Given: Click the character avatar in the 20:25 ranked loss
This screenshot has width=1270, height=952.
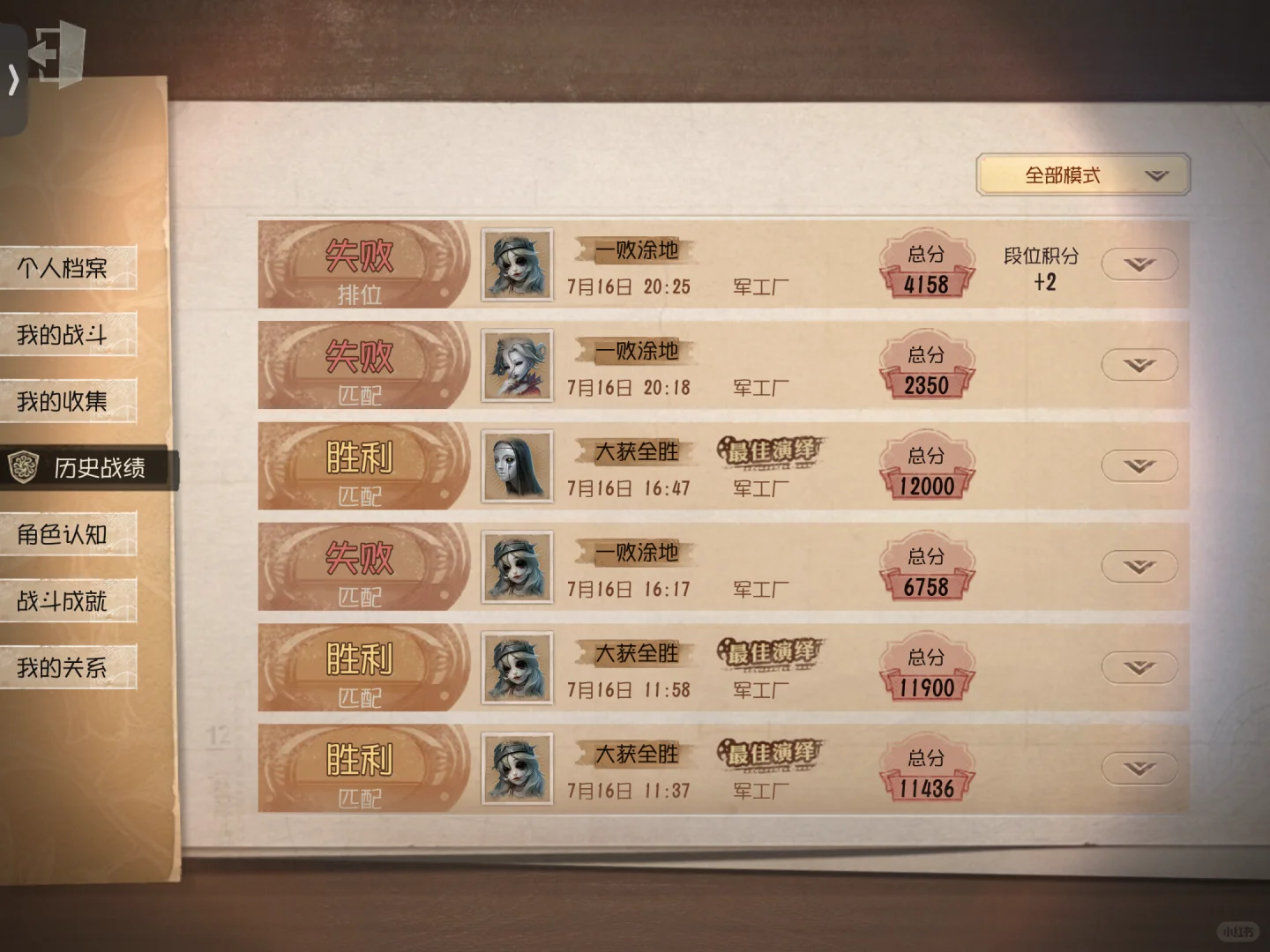Looking at the screenshot, I should (516, 263).
